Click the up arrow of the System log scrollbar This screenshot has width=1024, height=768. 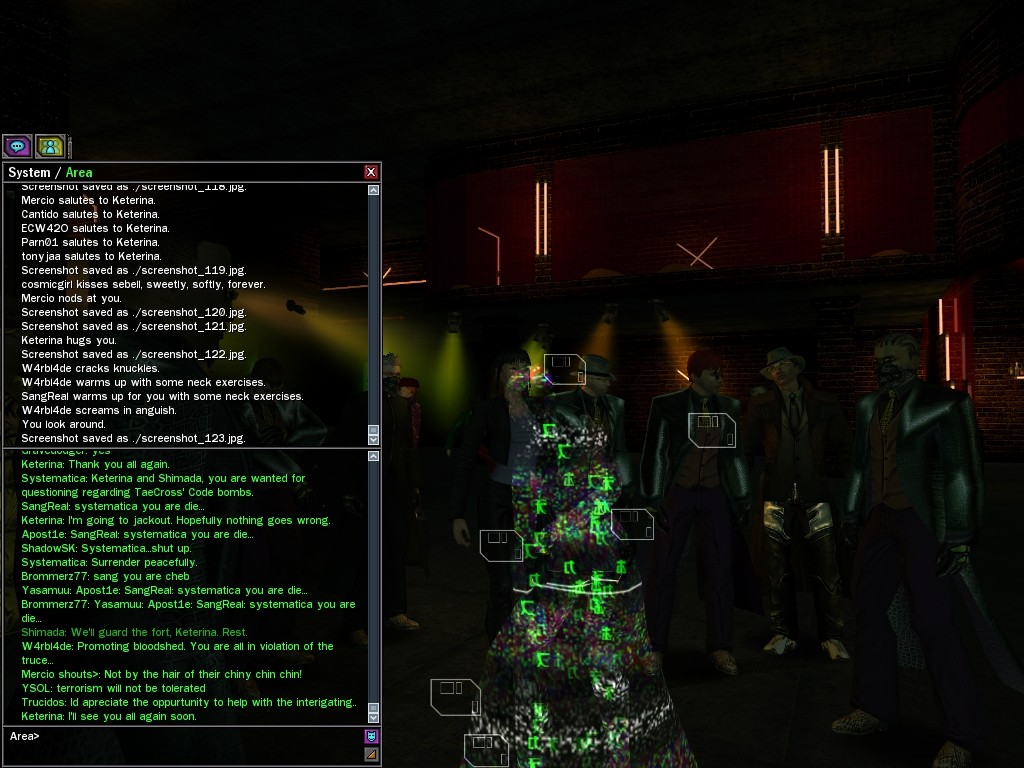click(x=374, y=190)
